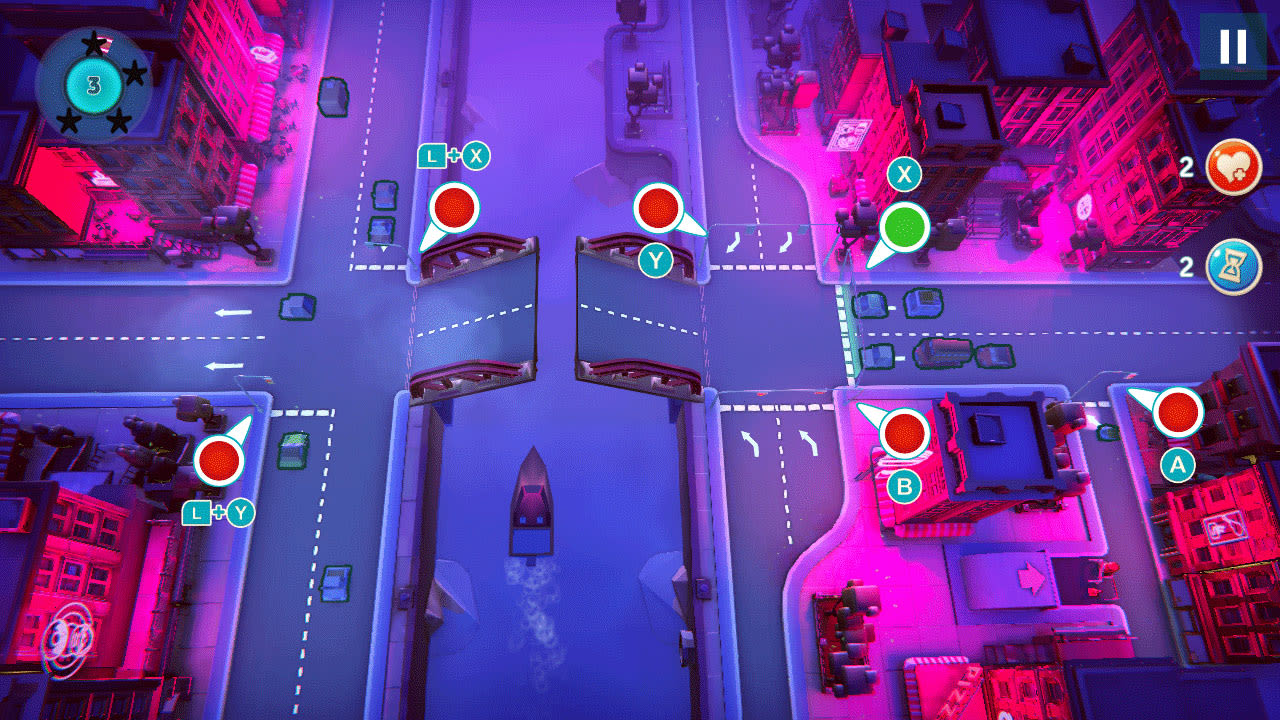Toggle the L+X traffic light to green
This screenshot has height=720, width=1280.
tap(453, 209)
